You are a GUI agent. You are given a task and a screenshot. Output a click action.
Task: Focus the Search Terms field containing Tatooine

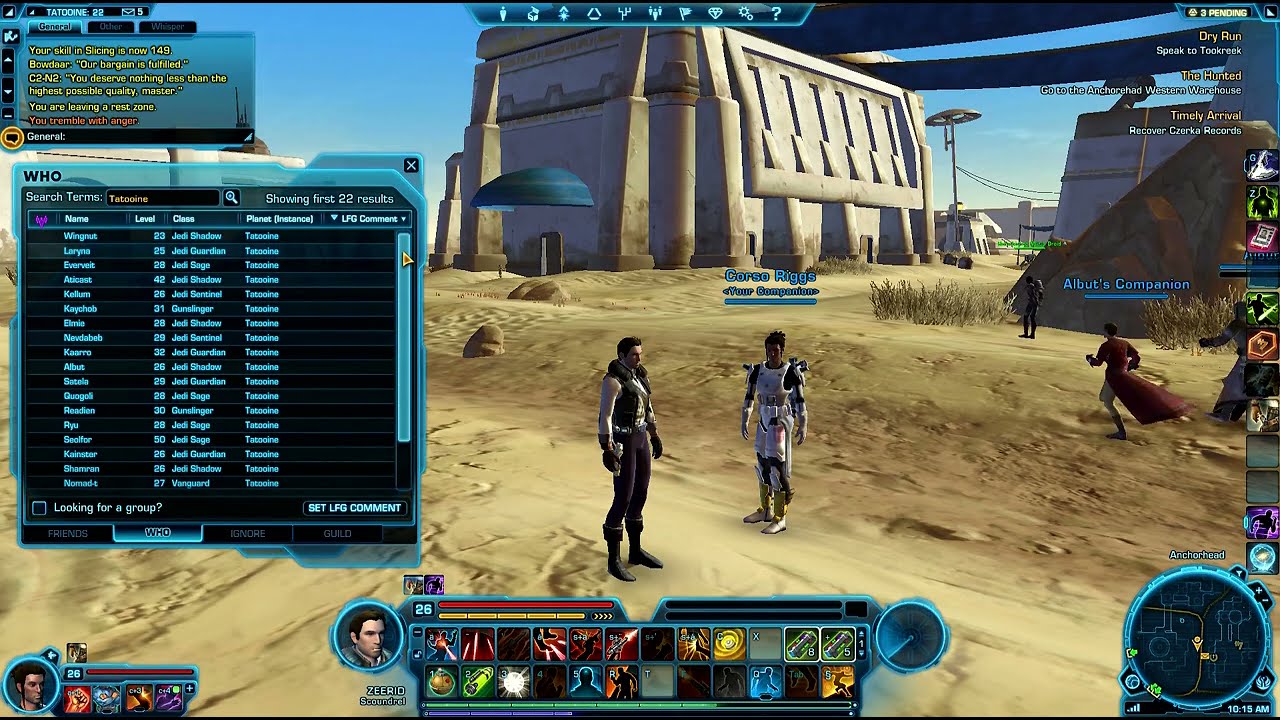(162, 198)
